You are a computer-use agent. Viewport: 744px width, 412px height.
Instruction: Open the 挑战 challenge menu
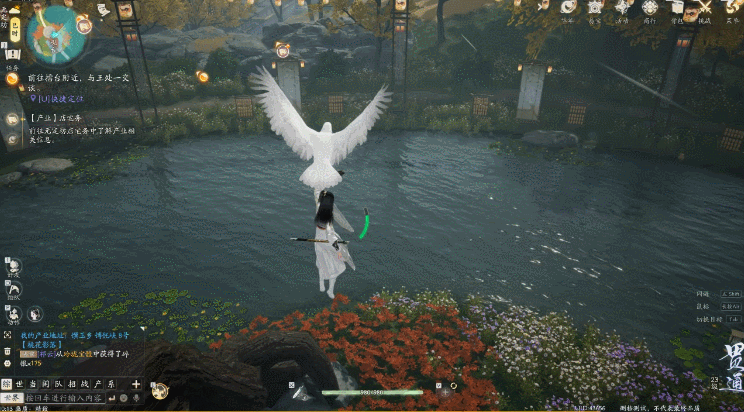point(704,9)
